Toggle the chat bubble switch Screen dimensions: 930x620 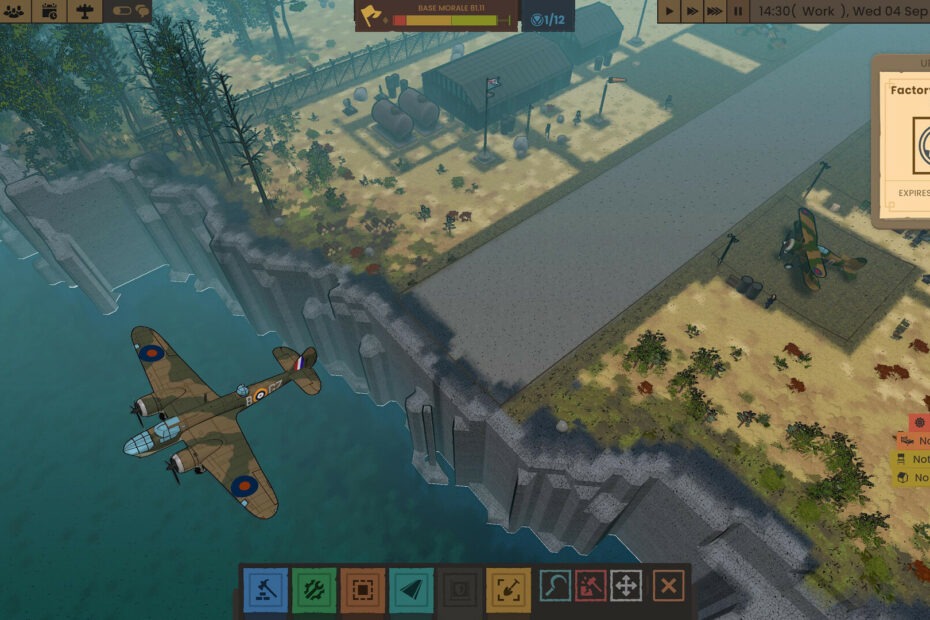pyautogui.click(x=130, y=11)
